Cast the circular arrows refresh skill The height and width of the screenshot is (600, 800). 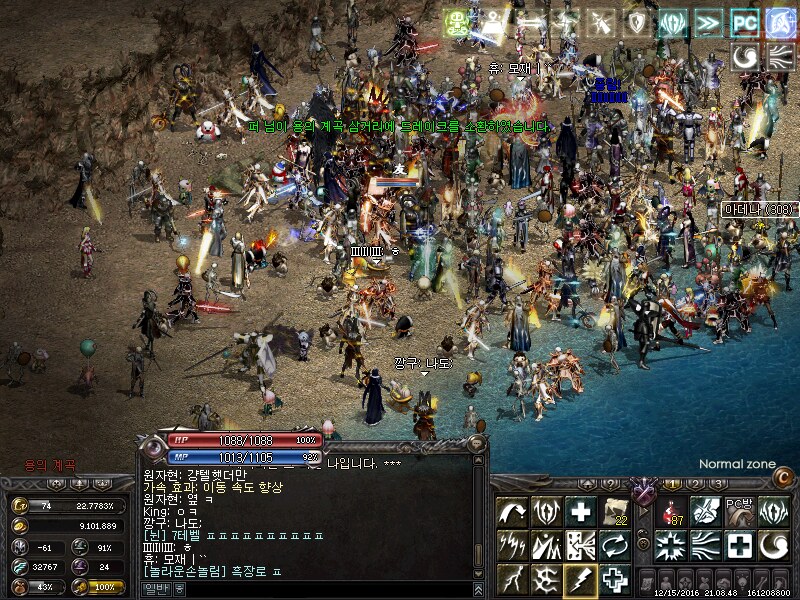pyautogui.click(x=614, y=545)
